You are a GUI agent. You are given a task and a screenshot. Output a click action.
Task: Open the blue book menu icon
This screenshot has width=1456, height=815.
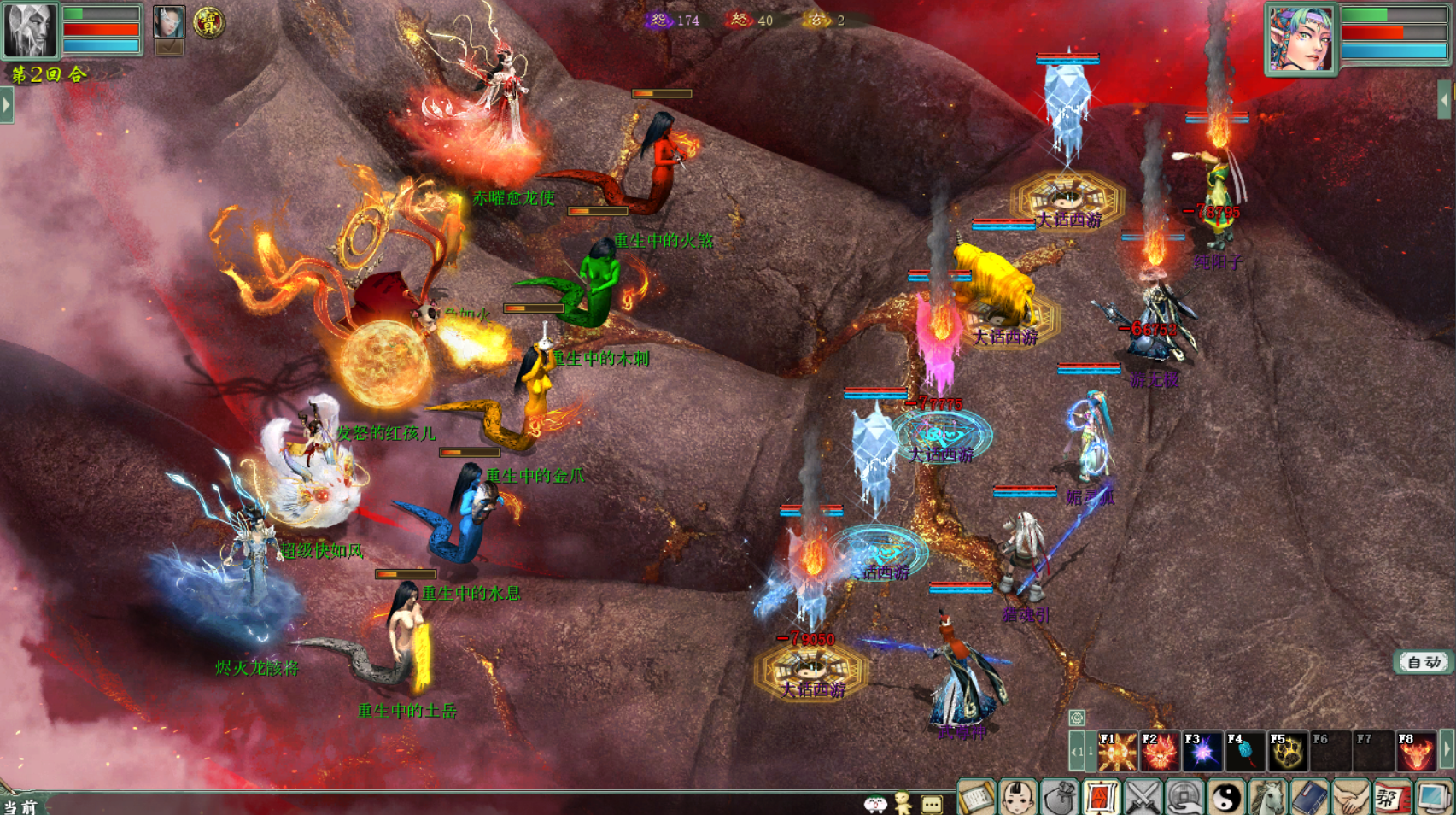[1309, 799]
